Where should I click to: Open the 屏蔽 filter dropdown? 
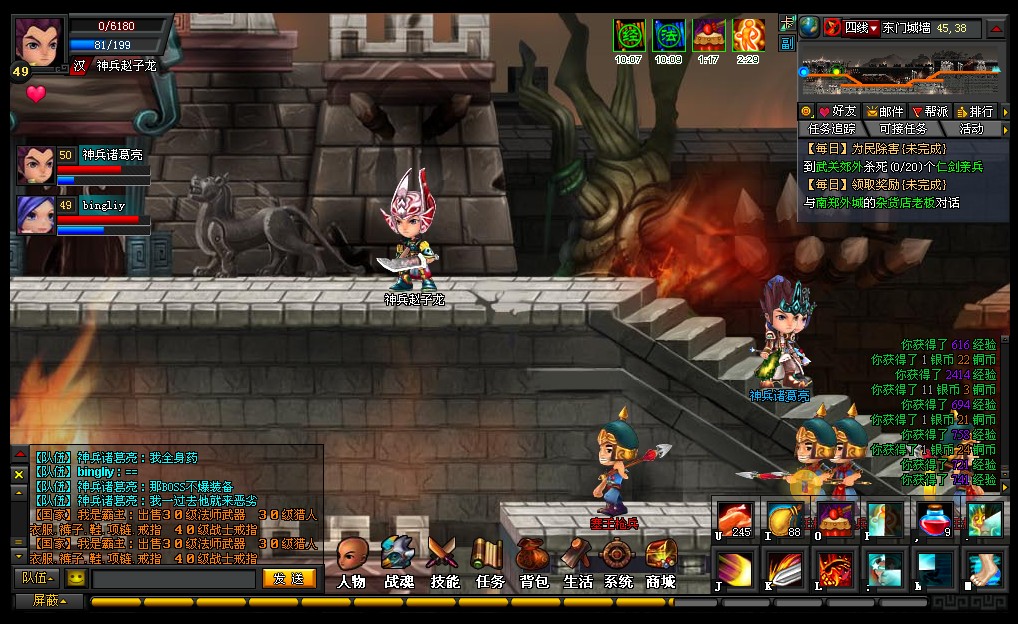[x=49, y=601]
